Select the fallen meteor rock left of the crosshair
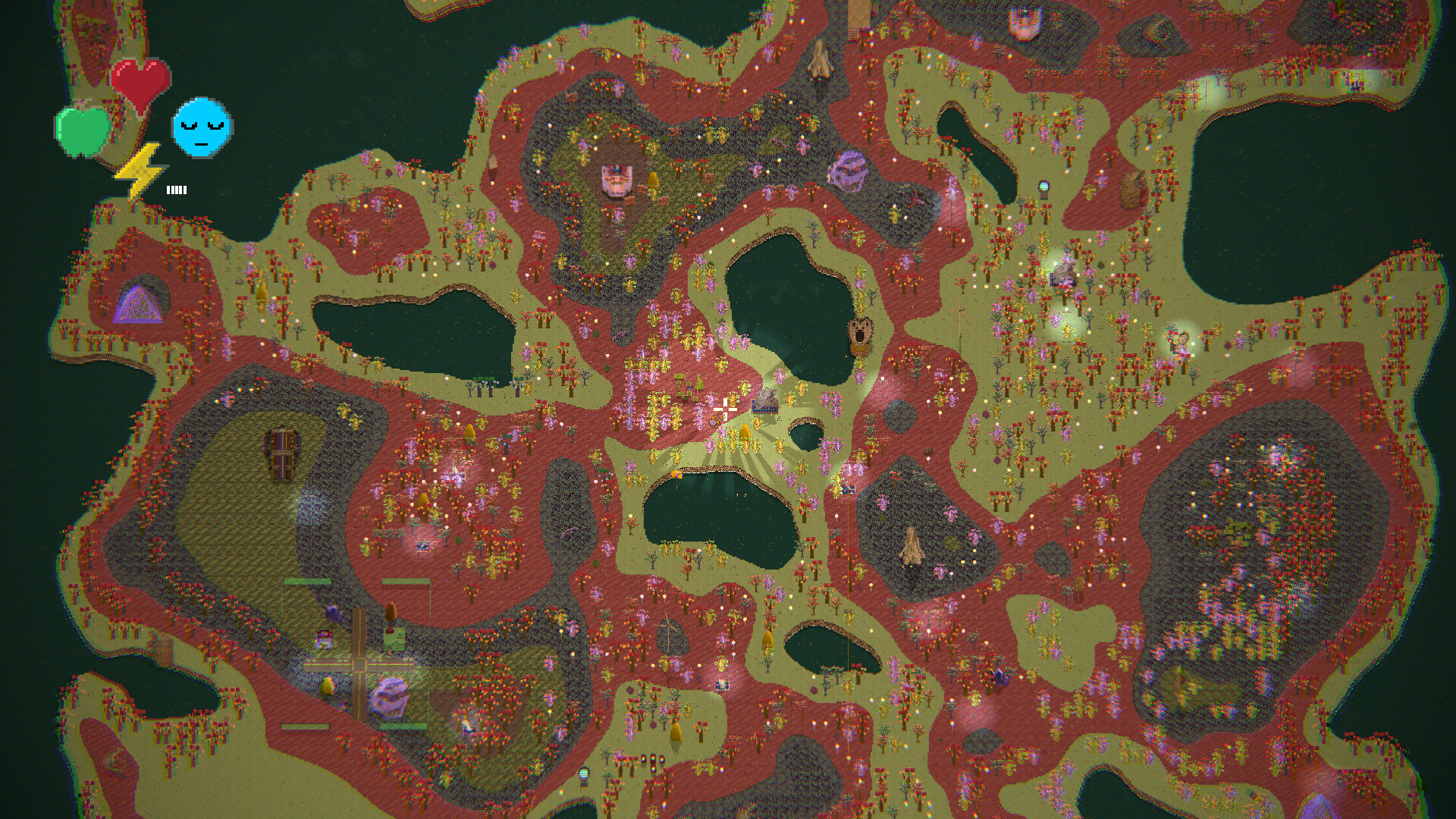Viewport: 1456px width, 819px height. [x=714, y=420]
